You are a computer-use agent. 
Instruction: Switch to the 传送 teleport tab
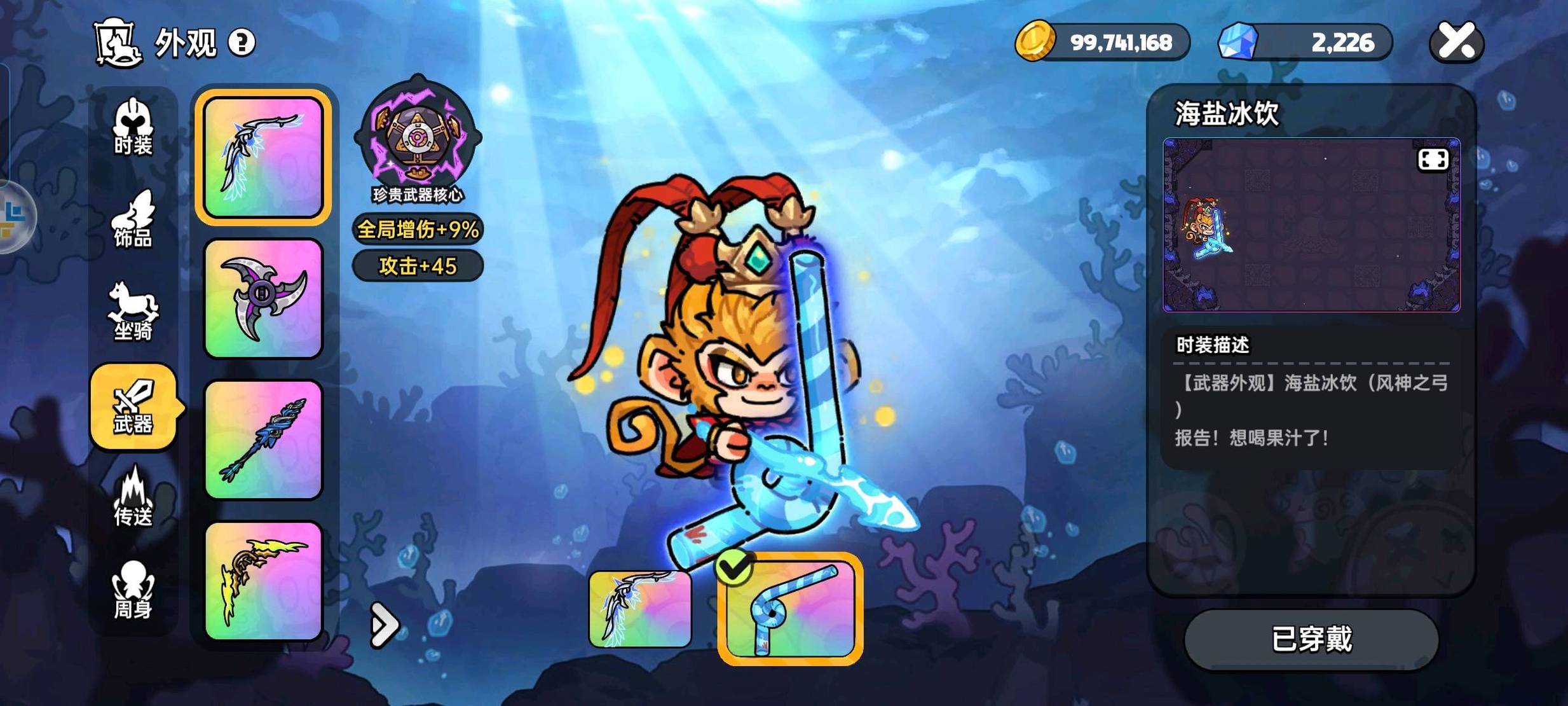133,499
